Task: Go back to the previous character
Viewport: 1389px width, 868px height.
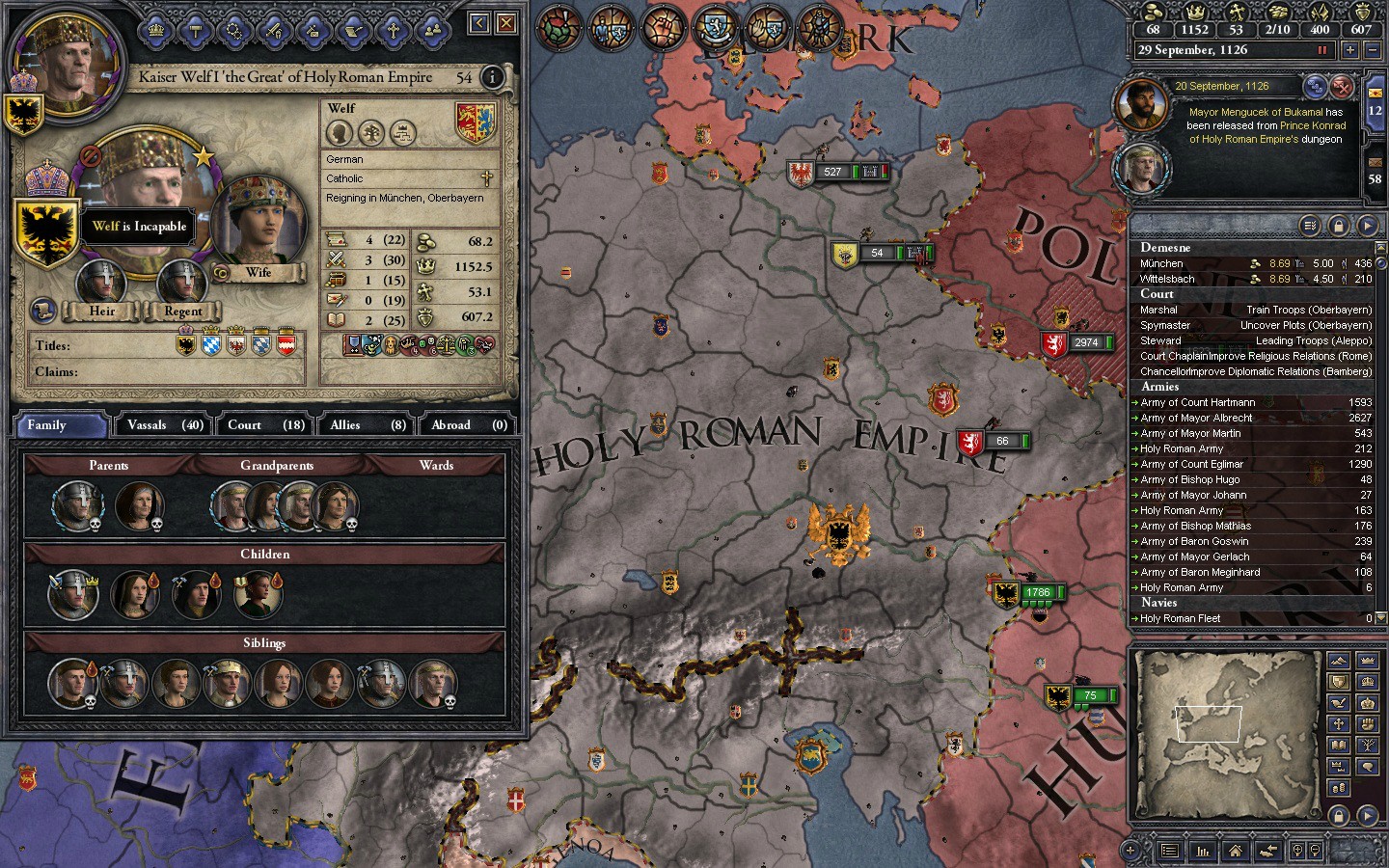Action: (479, 23)
